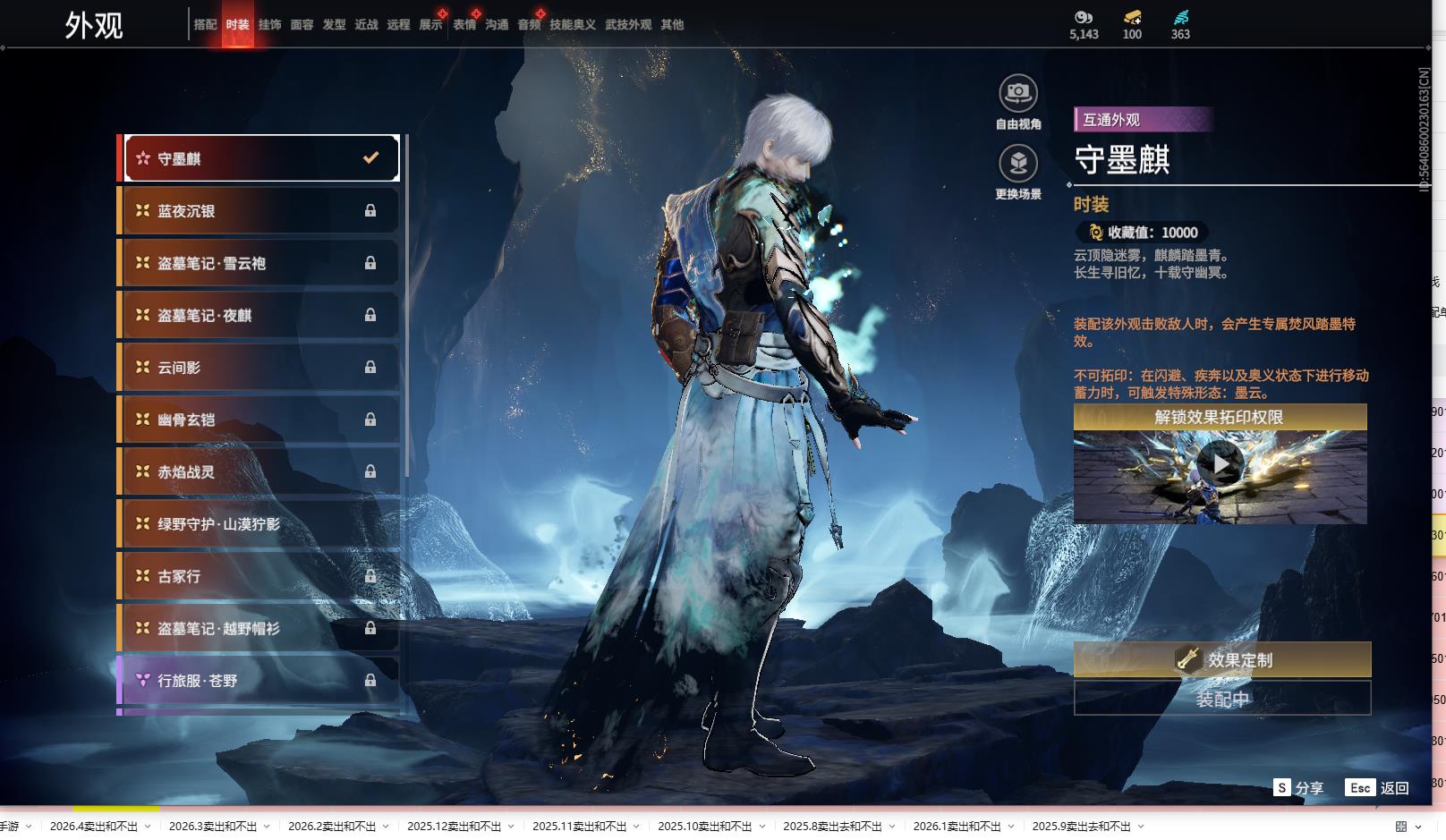Select the 赤焰战灵 outfit row
The height and width of the screenshot is (840, 1446).
pos(259,471)
